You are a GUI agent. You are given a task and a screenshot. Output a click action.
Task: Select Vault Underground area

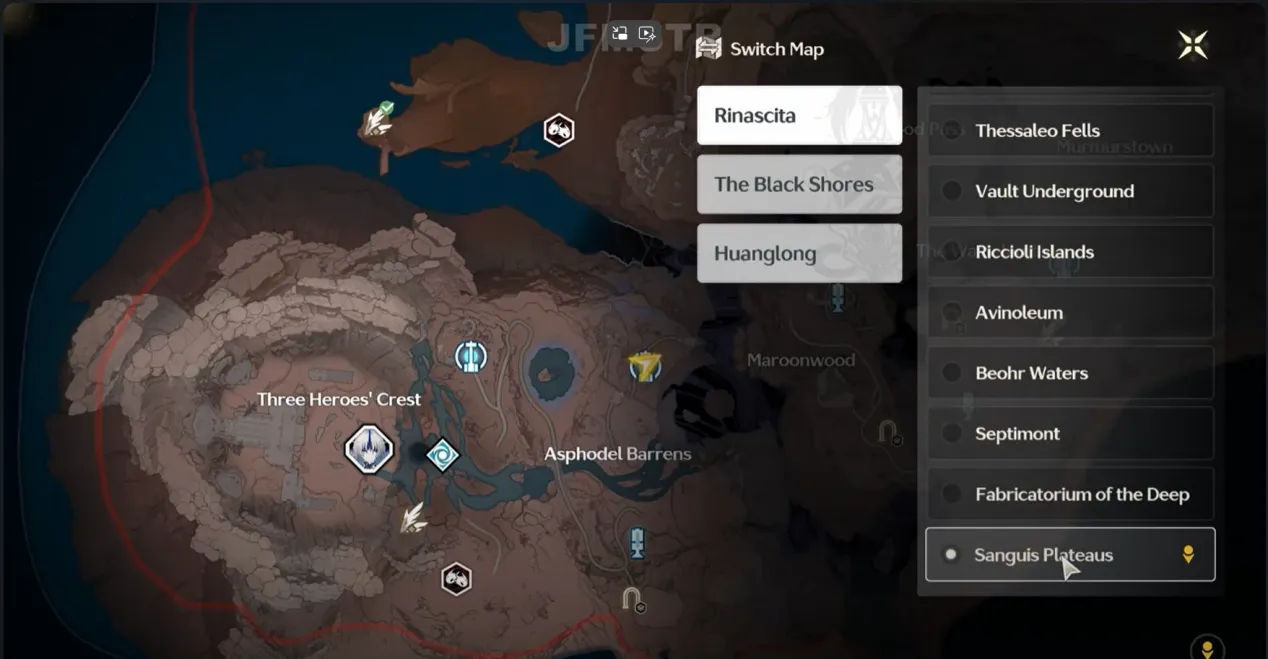[1070, 191]
